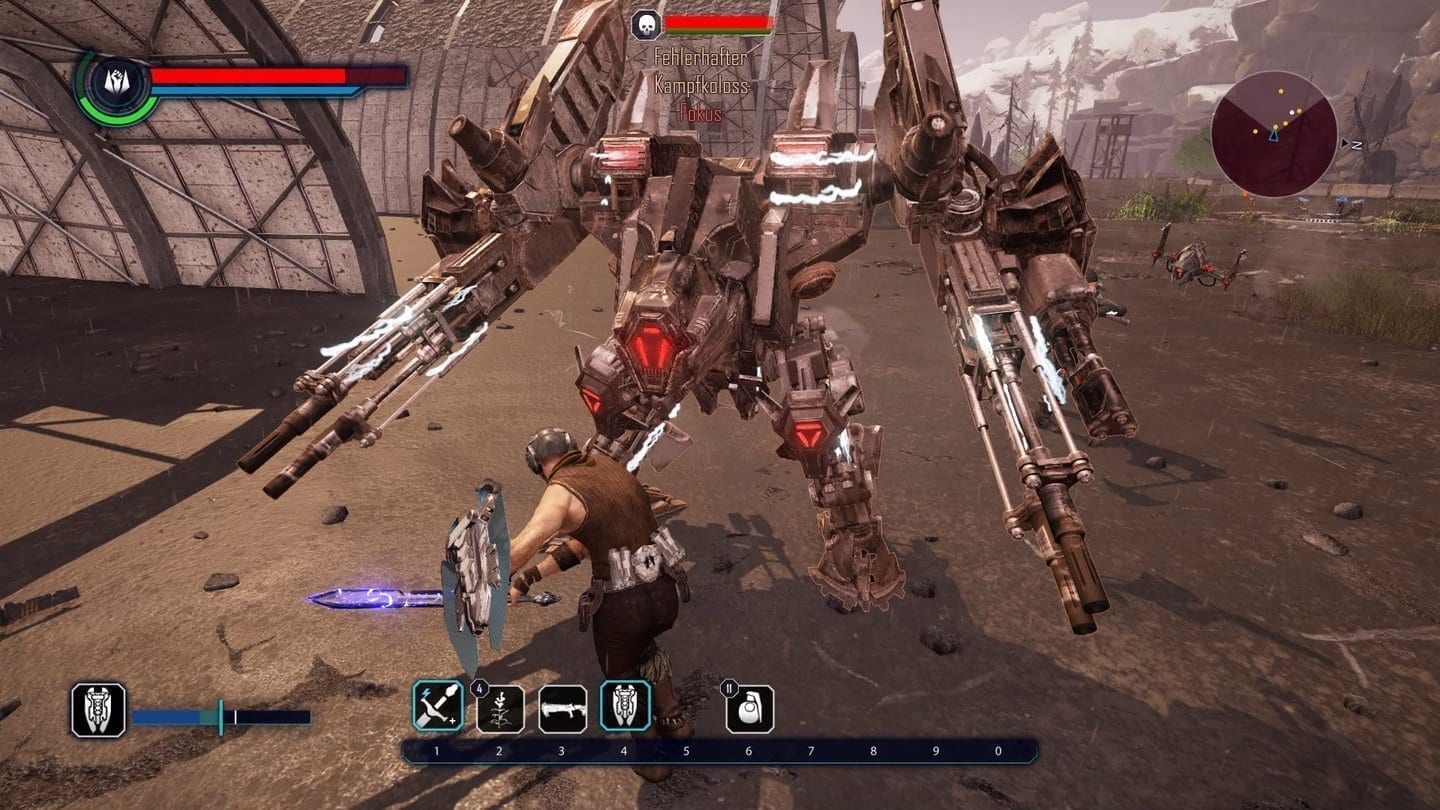
Task: Select the shield slot in the hotbar
Action: click(x=625, y=706)
